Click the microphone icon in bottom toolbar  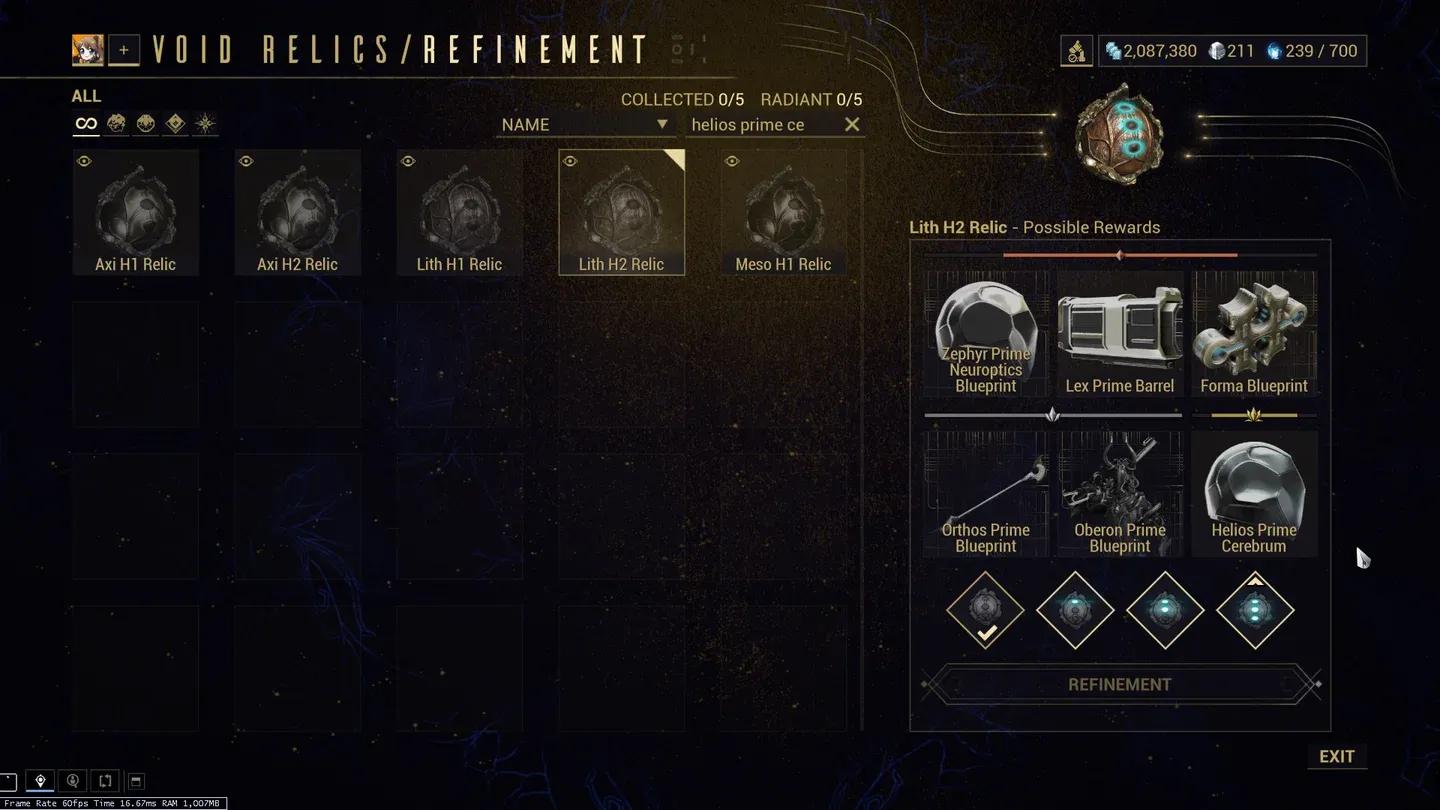70,780
